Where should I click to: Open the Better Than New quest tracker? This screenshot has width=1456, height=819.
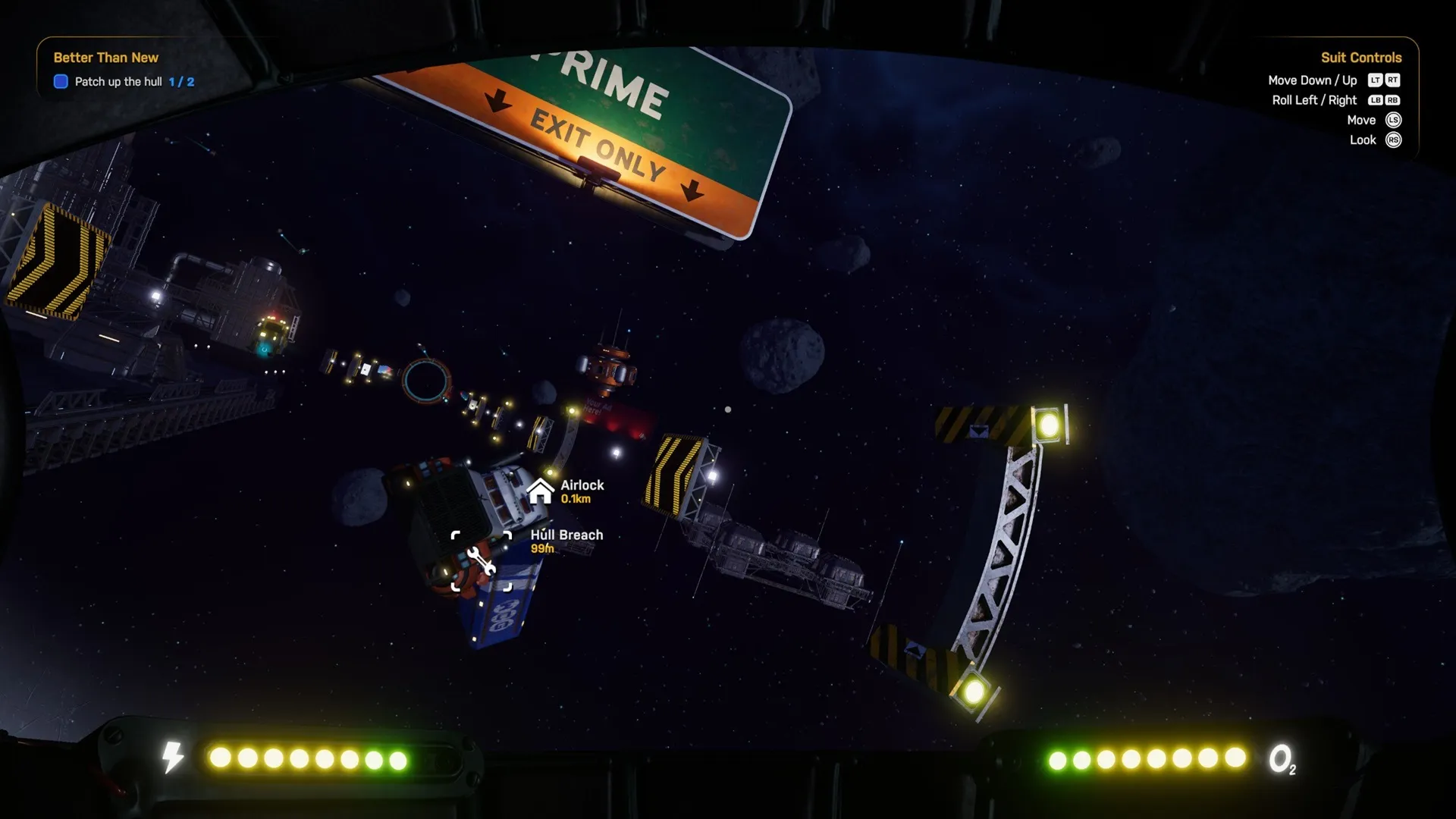click(106, 58)
